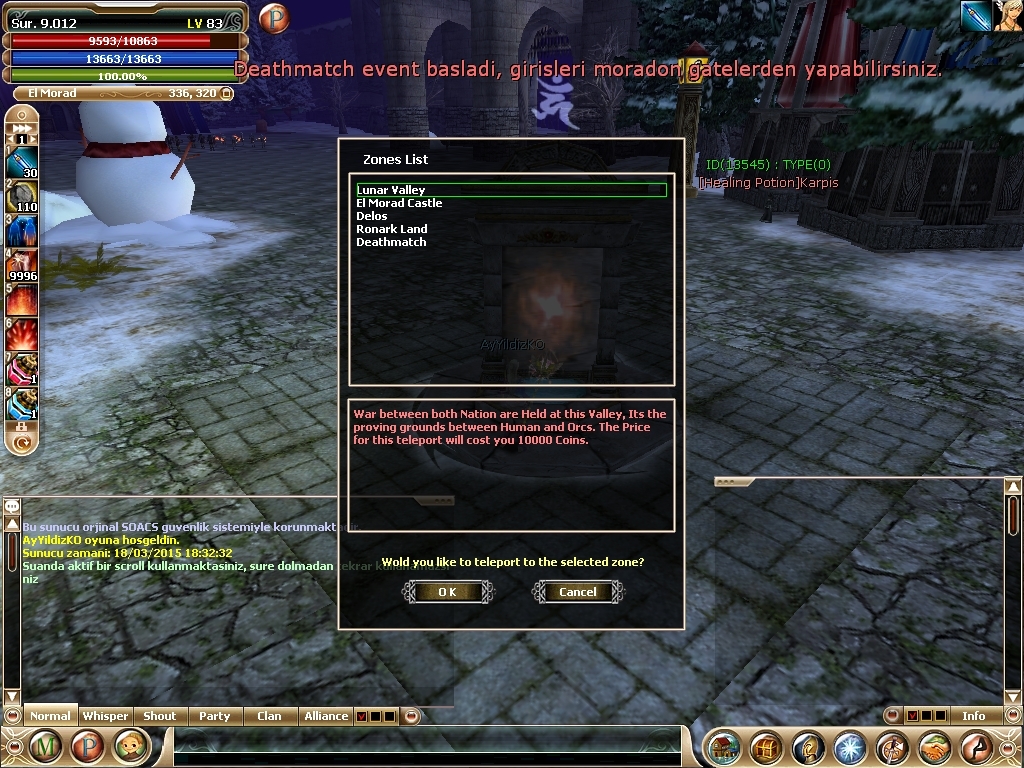Select the Clan chat tab
This screenshot has height=768, width=1024.
click(269, 716)
